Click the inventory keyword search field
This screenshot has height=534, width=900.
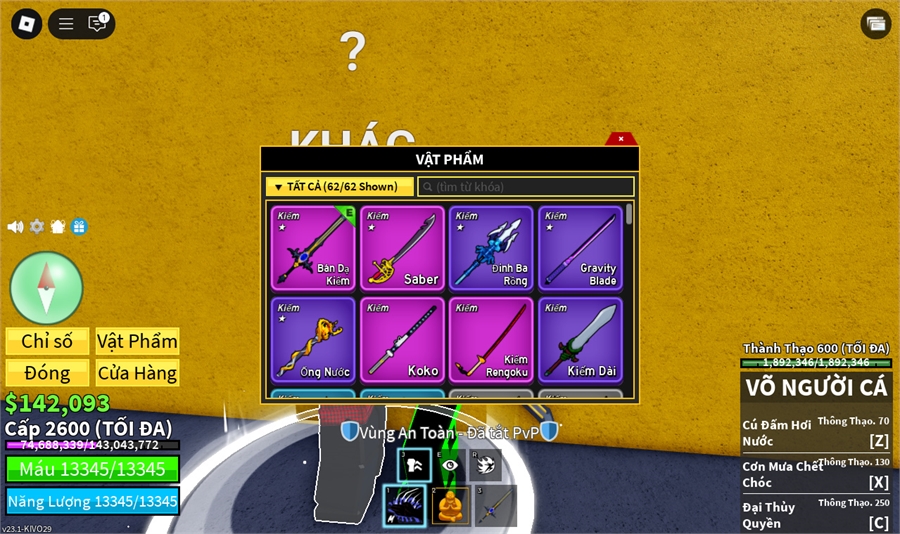pyautogui.click(x=526, y=187)
